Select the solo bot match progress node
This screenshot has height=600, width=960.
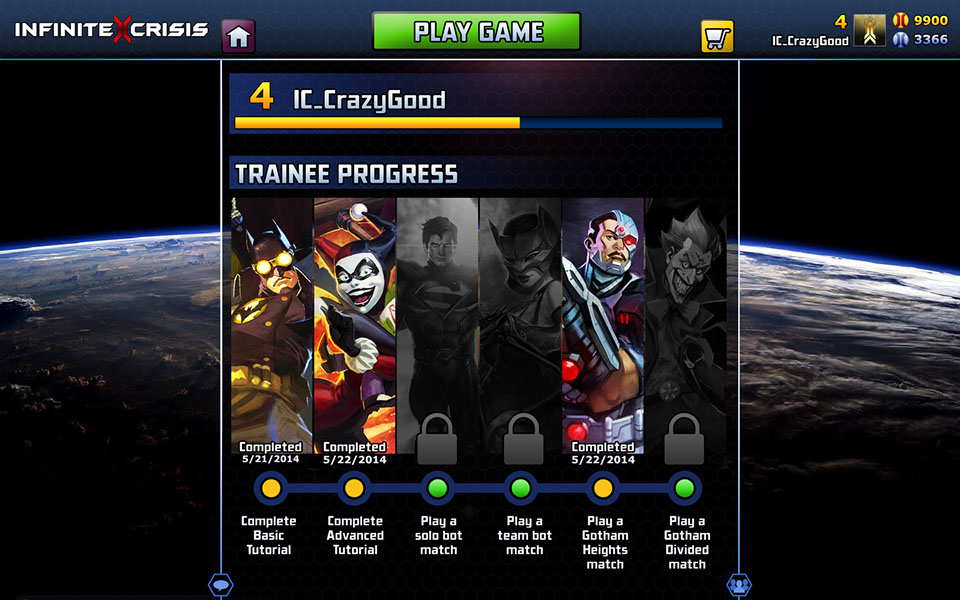(437, 488)
